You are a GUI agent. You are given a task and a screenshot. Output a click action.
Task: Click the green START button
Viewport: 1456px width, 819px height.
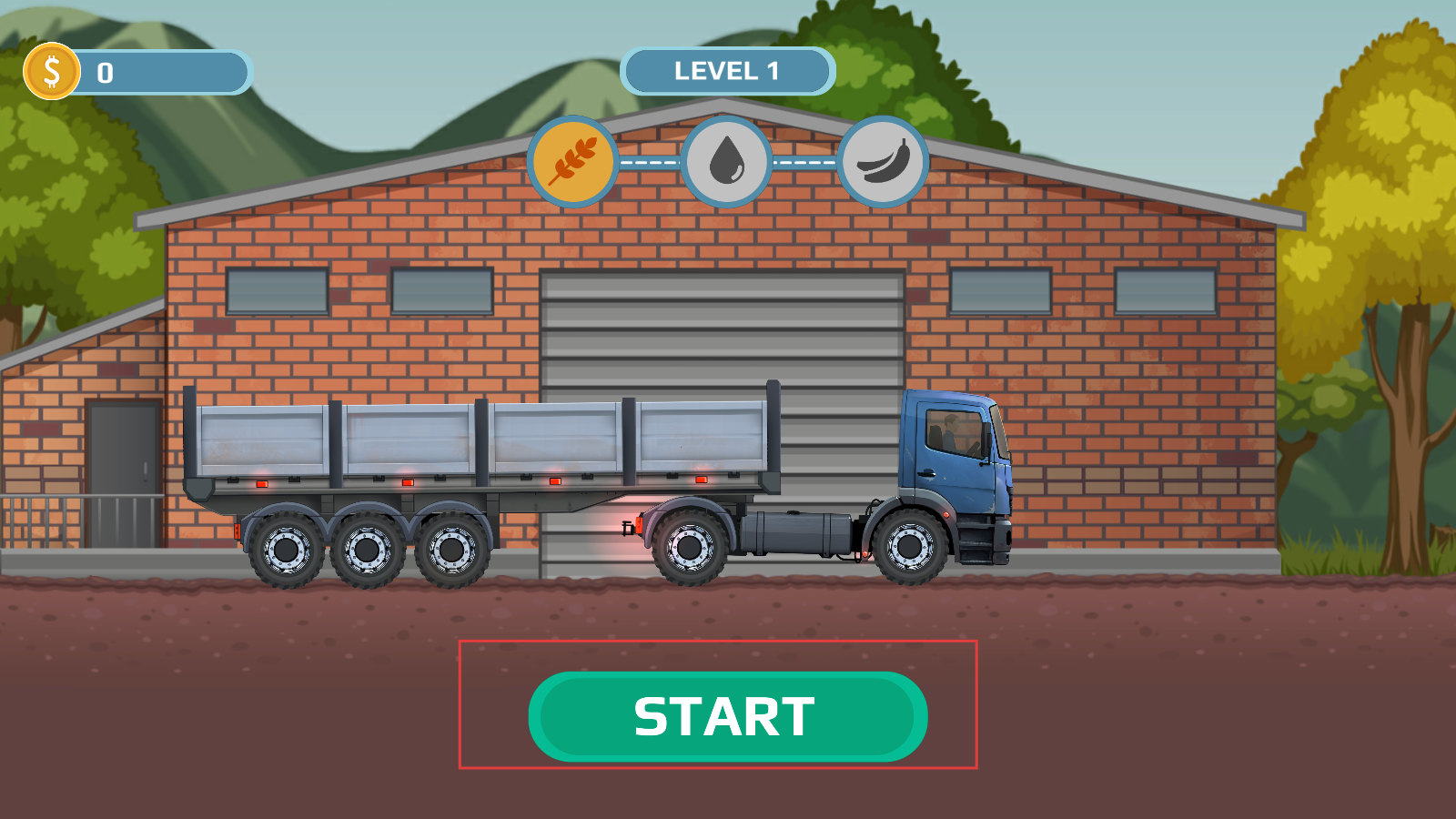(x=727, y=716)
